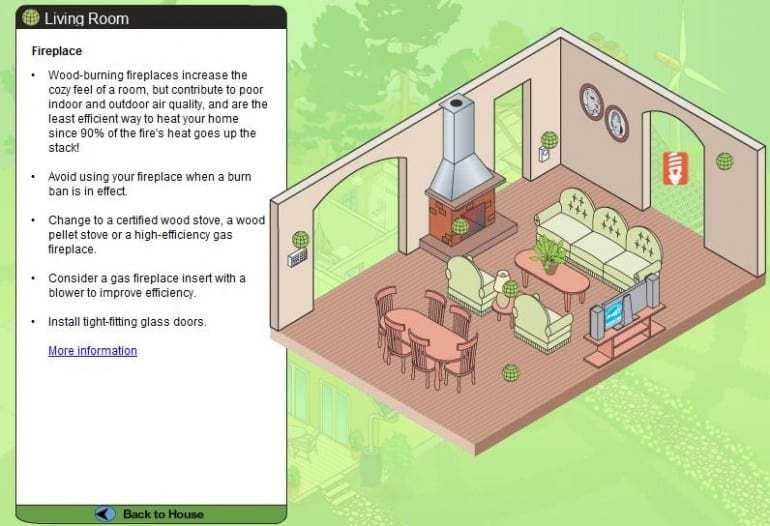Open the More information link

[92, 351]
